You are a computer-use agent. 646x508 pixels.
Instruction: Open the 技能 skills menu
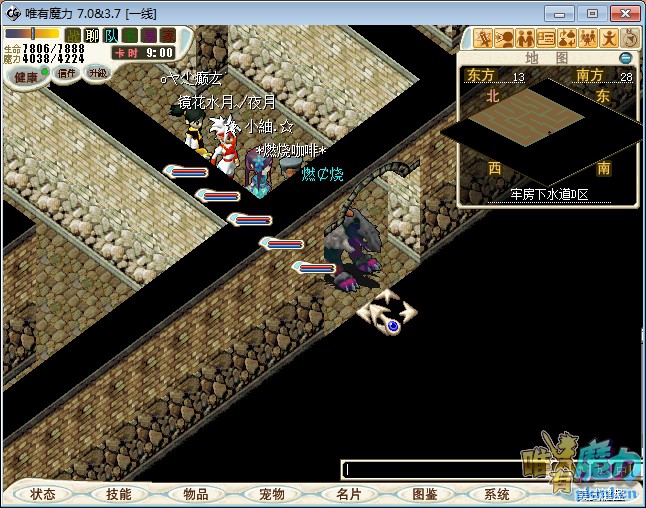click(119, 494)
